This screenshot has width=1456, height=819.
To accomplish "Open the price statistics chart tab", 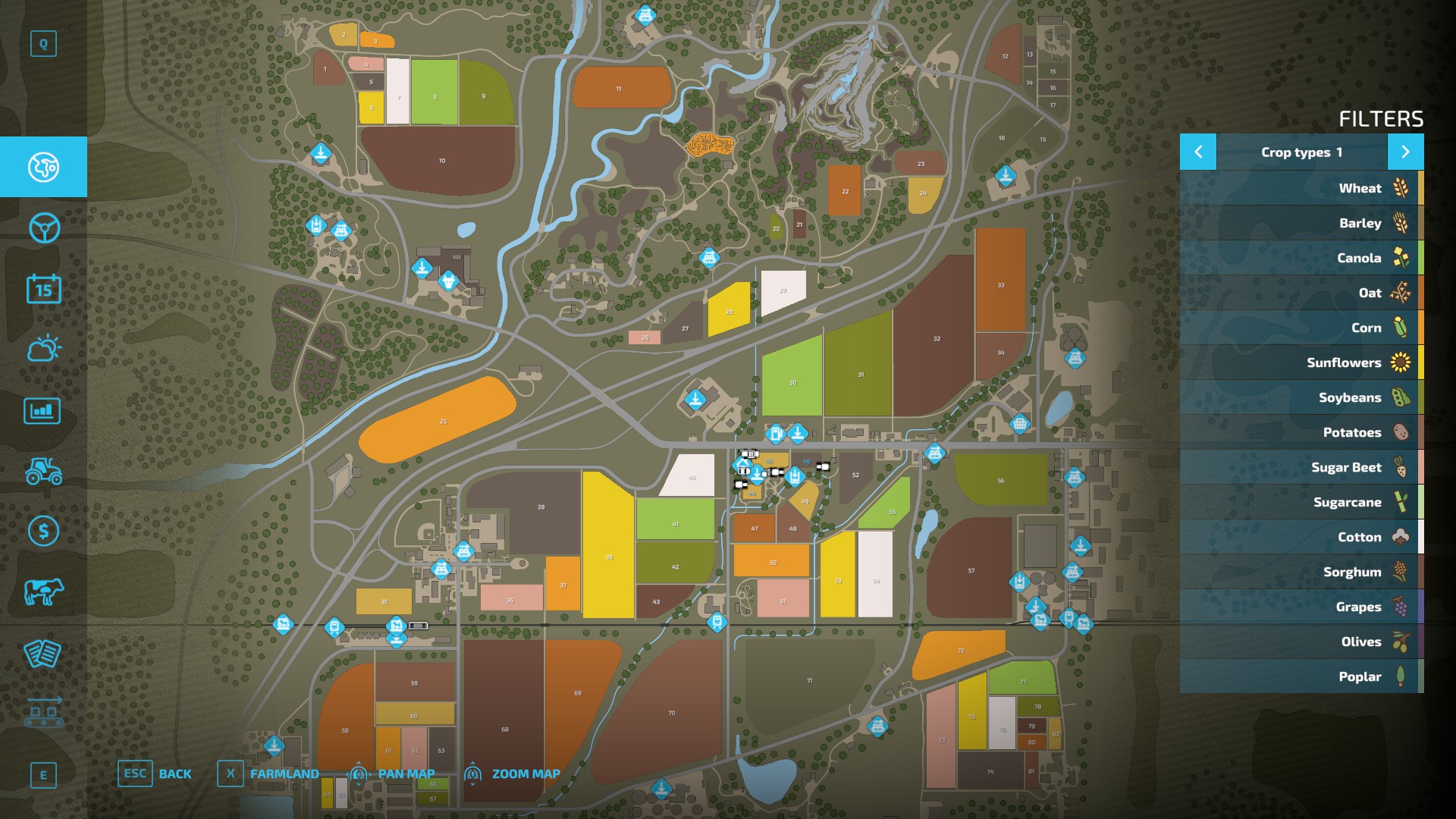I will point(43,410).
